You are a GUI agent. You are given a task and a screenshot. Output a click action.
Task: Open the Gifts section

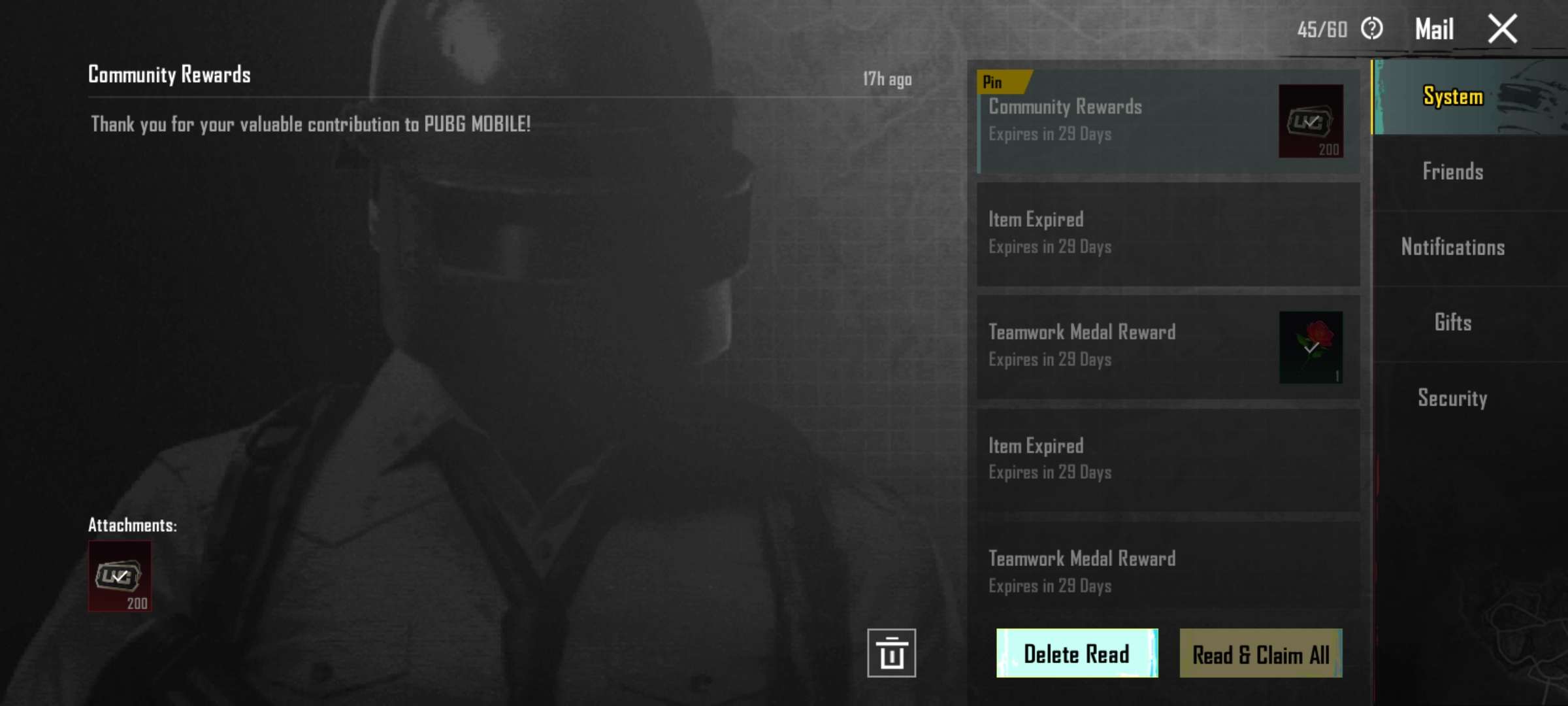point(1452,322)
